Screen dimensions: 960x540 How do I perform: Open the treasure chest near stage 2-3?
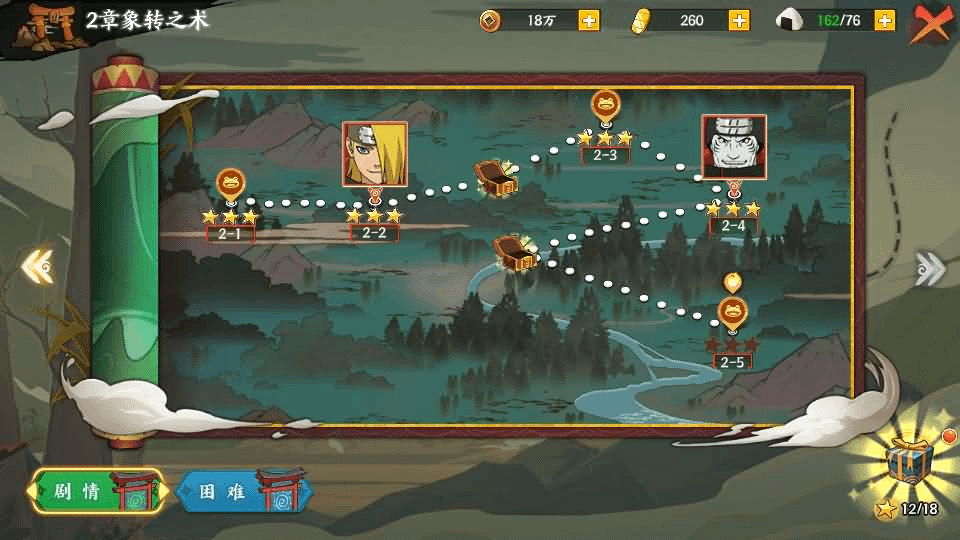pyautogui.click(x=496, y=177)
